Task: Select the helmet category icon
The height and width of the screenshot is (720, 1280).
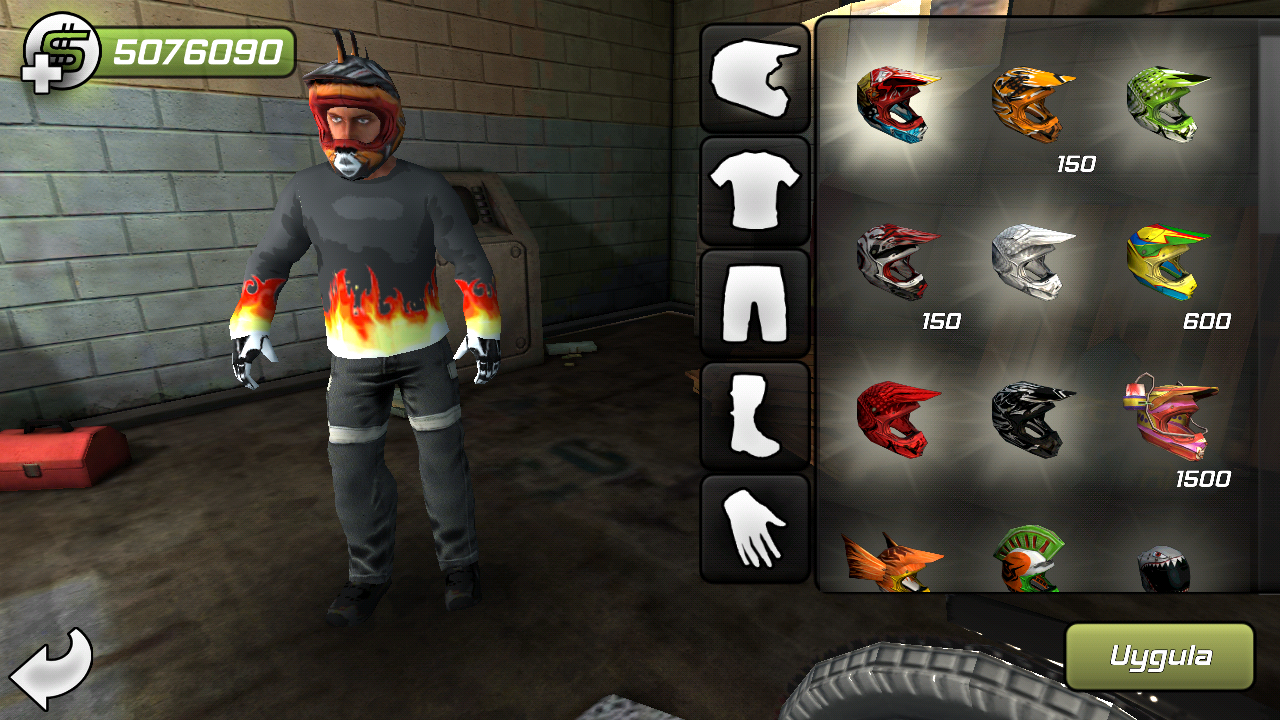Action: pyautogui.click(x=755, y=80)
